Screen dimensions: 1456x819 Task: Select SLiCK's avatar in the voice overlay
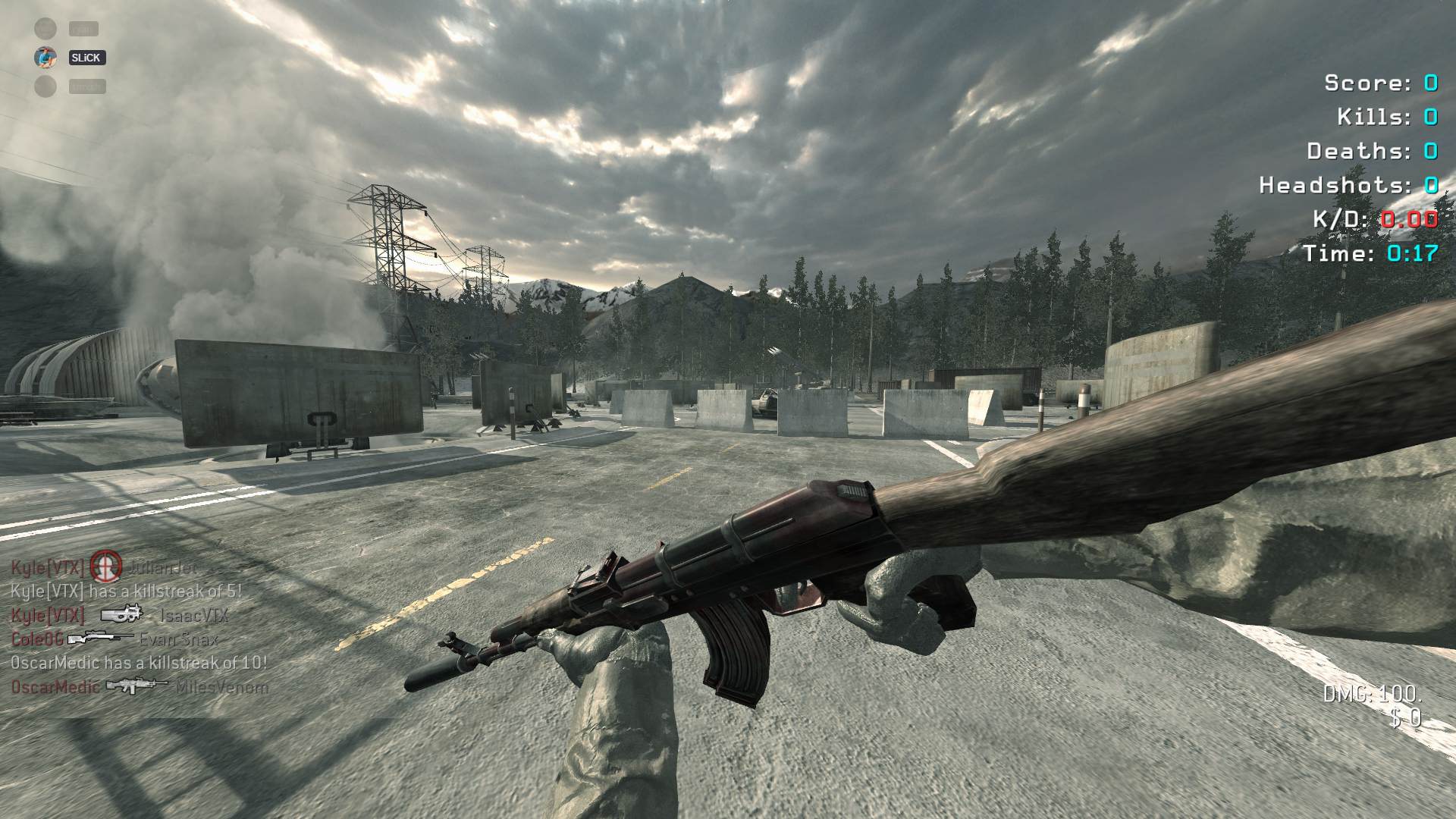(x=45, y=58)
